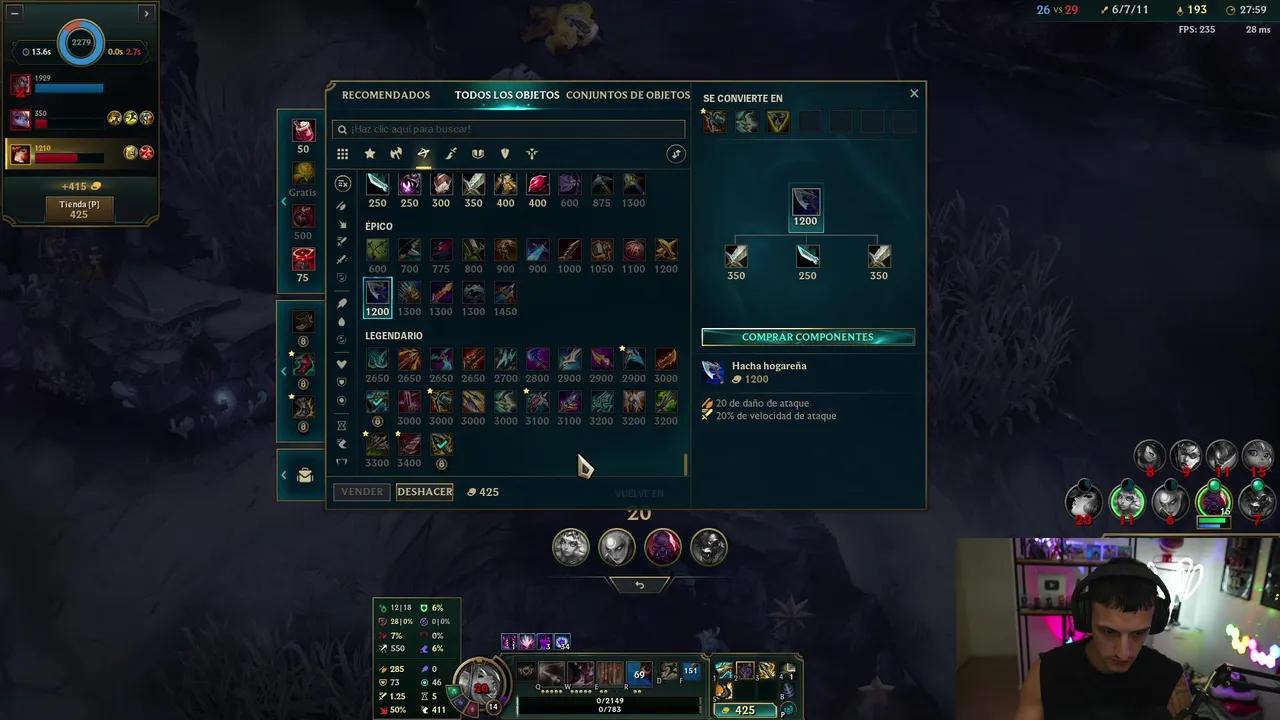This screenshot has width=1280, height=720.
Task: Open the CONJUNTOS DE OBJETOS tab
Action: [x=628, y=94]
